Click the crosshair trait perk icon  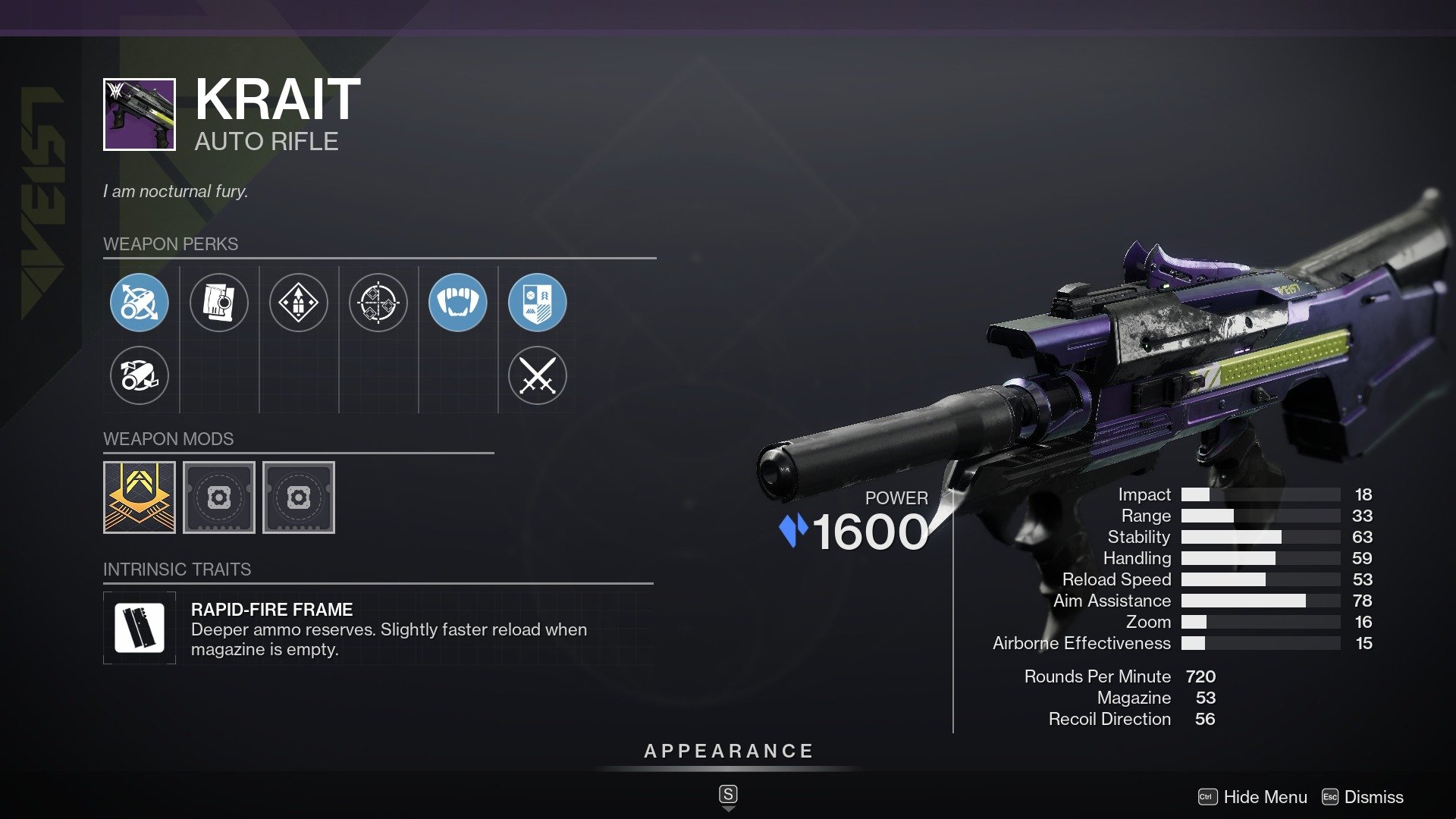(x=378, y=302)
